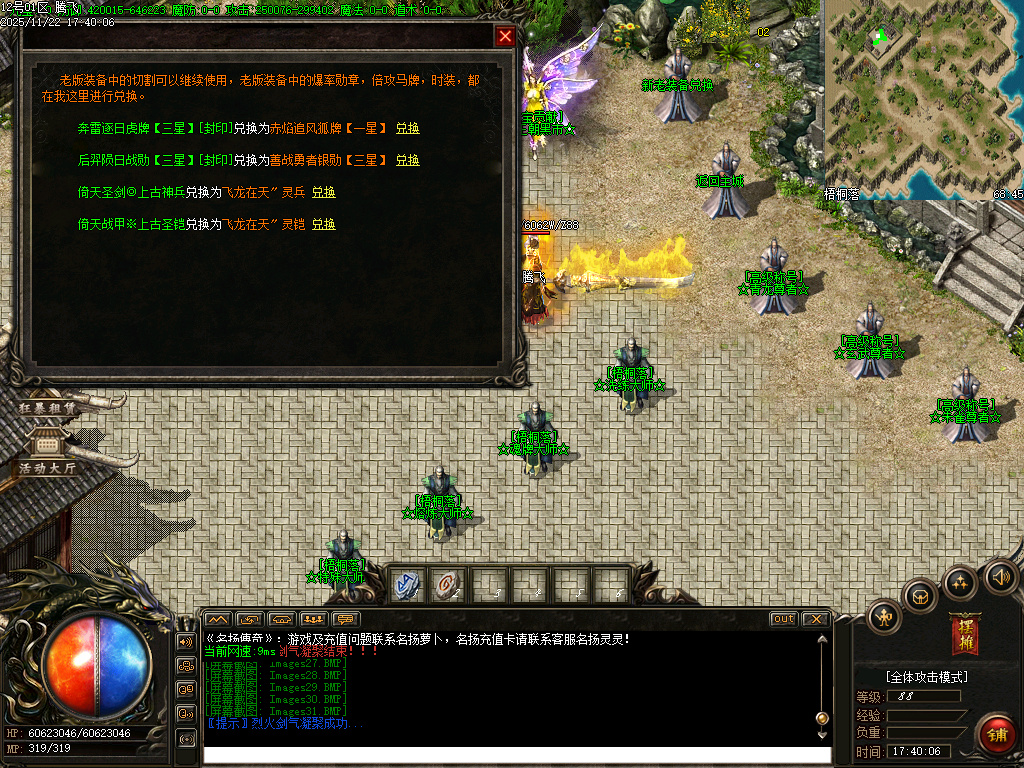The height and width of the screenshot is (768, 1024).
Task: Exchange 倚天战甲 for 飞龙在天 spirit armor
Action: tap(323, 225)
